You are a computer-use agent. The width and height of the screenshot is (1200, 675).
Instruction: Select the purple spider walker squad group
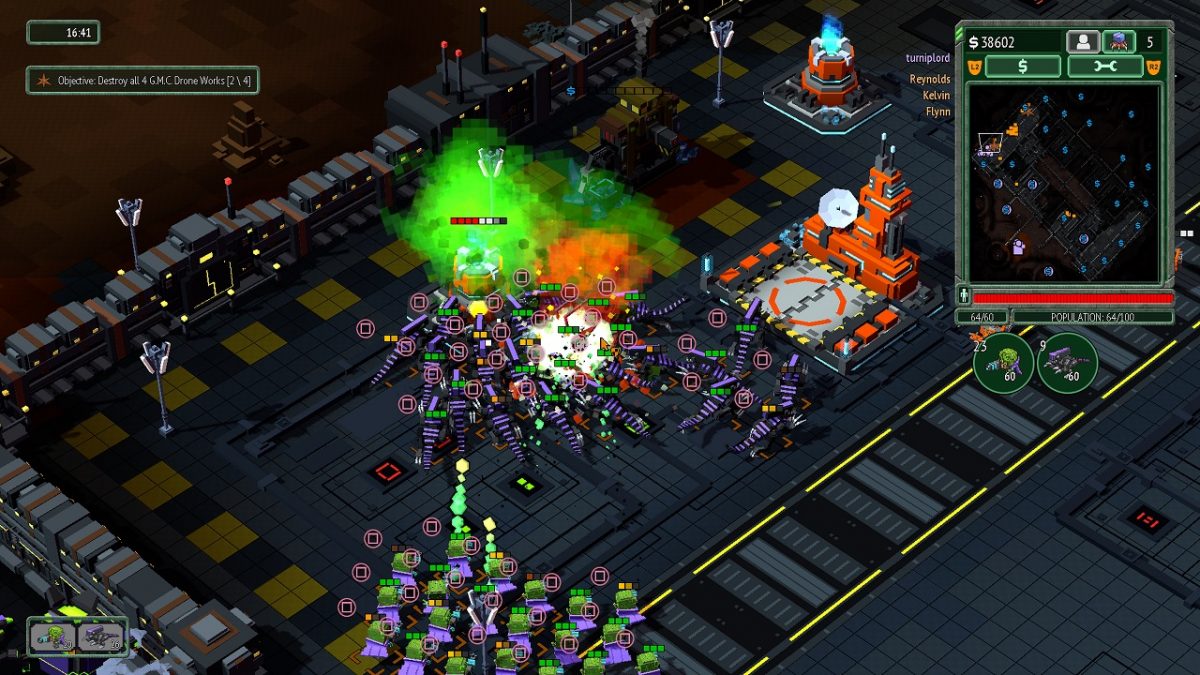coord(102,636)
